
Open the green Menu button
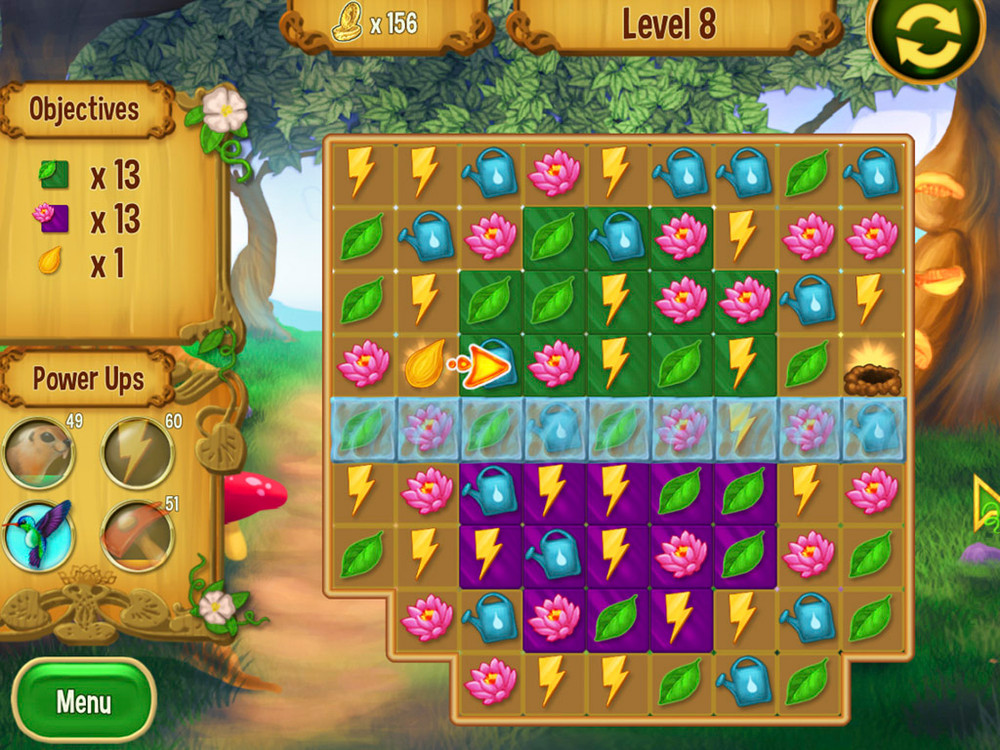click(84, 700)
